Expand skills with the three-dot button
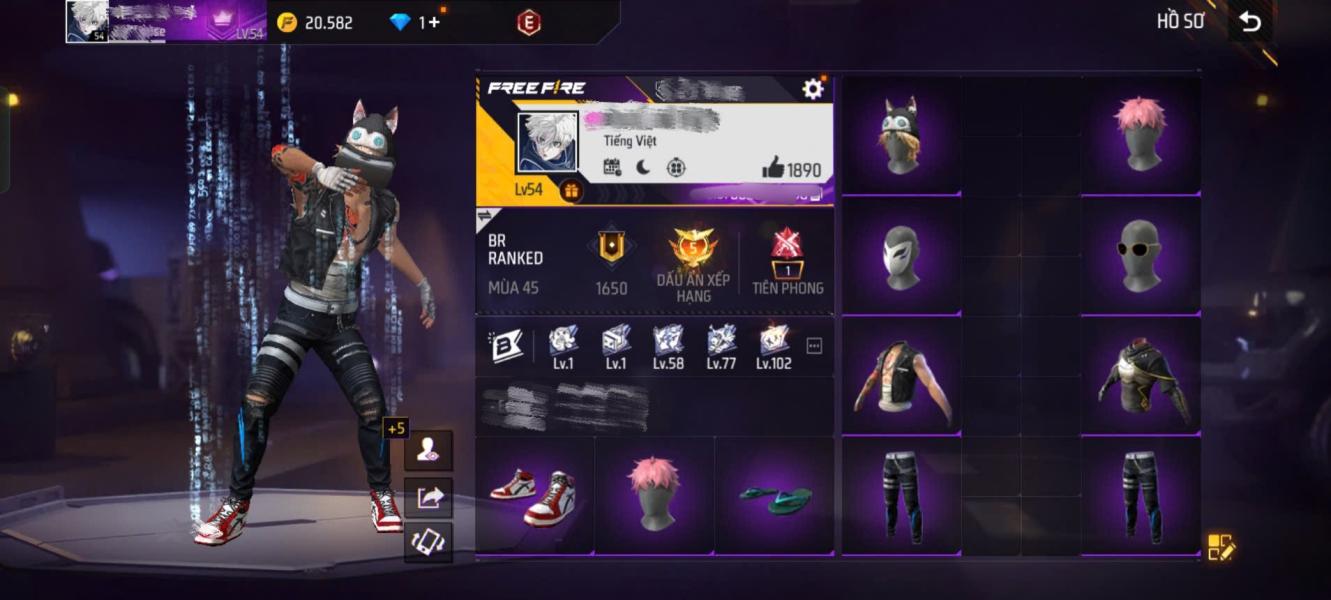 click(814, 346)
